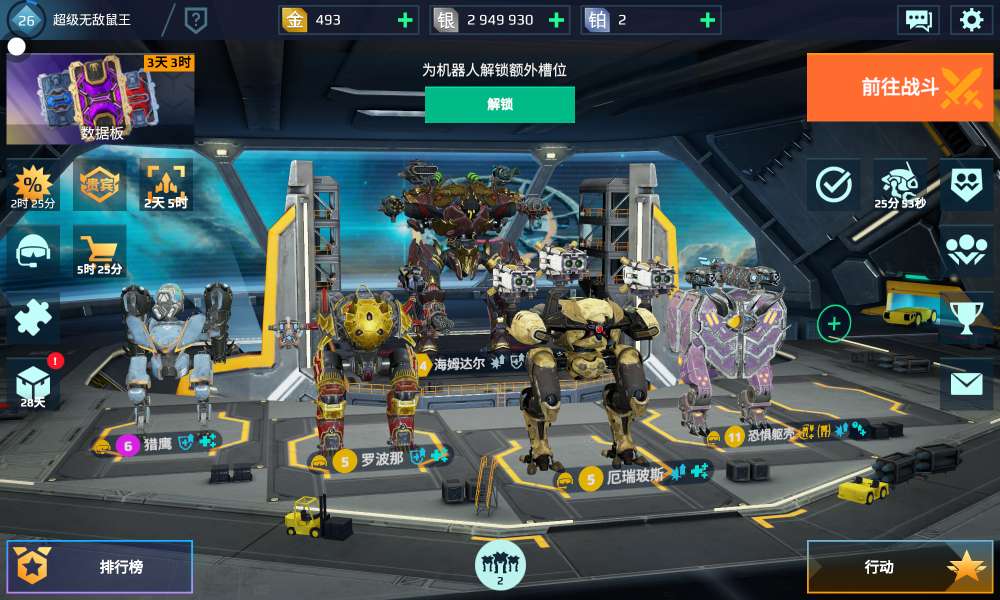
Task: Buy platinum via the plus beside 铂
Action: coord(707,20)
